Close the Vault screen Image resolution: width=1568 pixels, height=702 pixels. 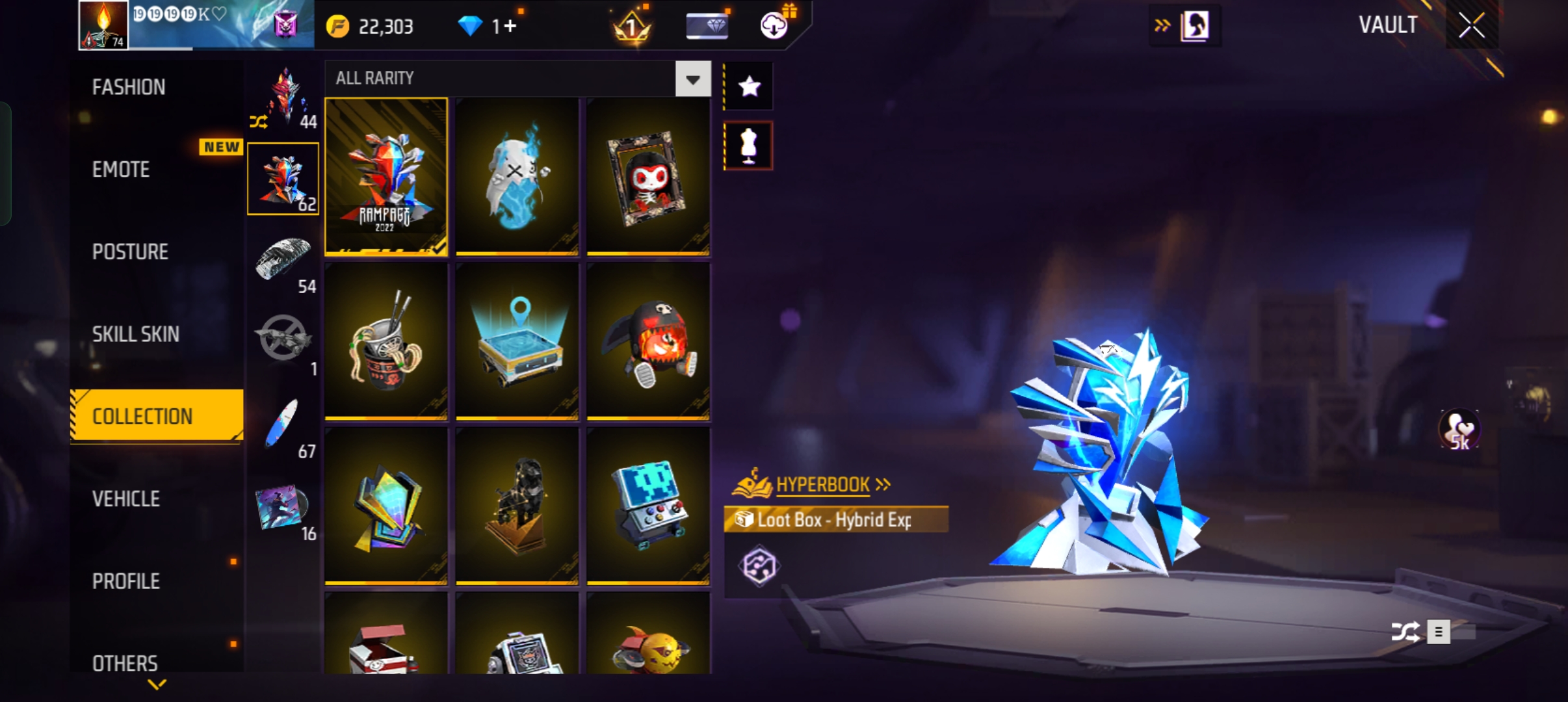click(1471, 26)
